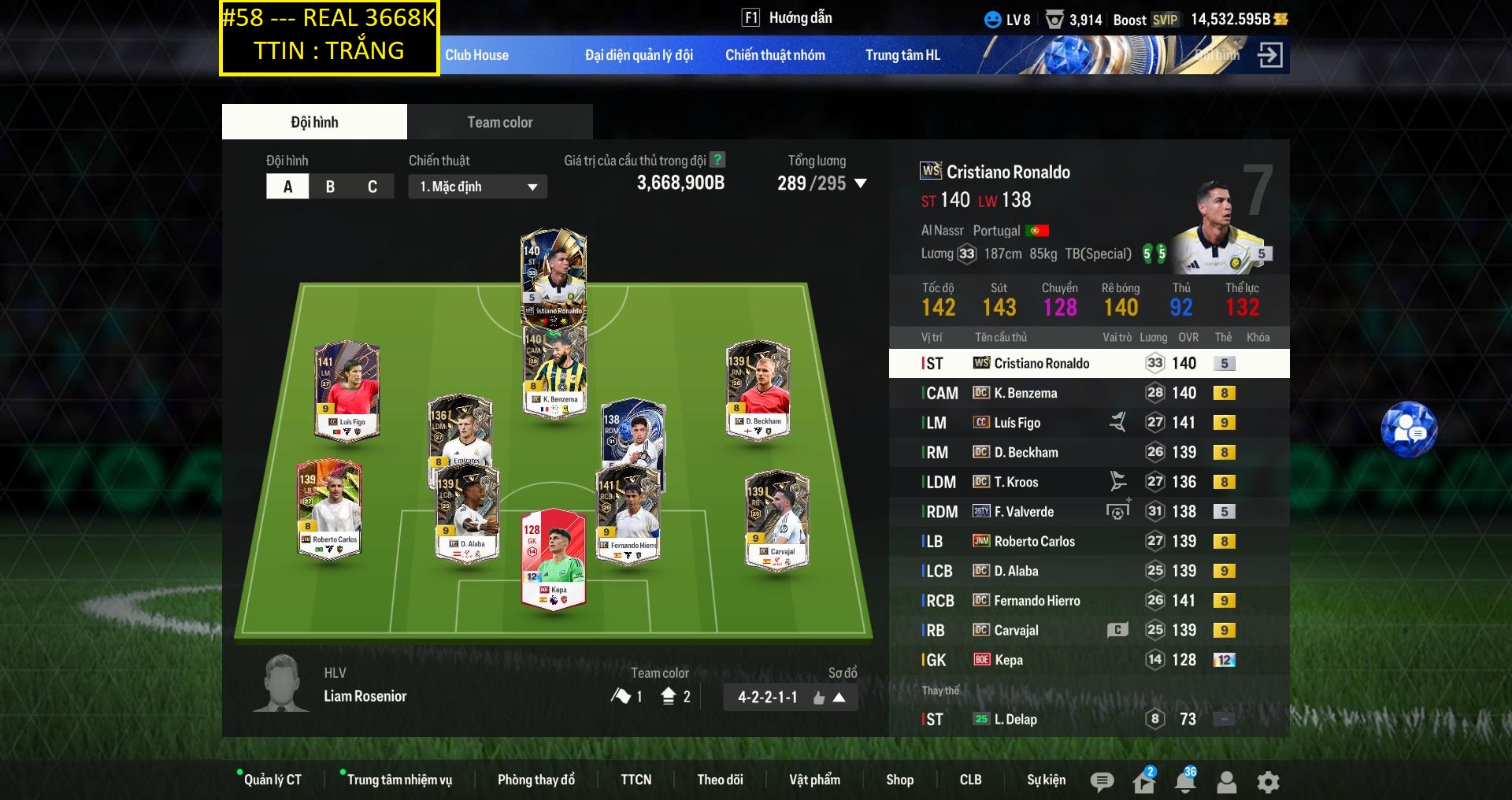Screen dimensions: 1512x800
Task: Click the home icon with 2 notifications
Action: [x=1142, y=782]
